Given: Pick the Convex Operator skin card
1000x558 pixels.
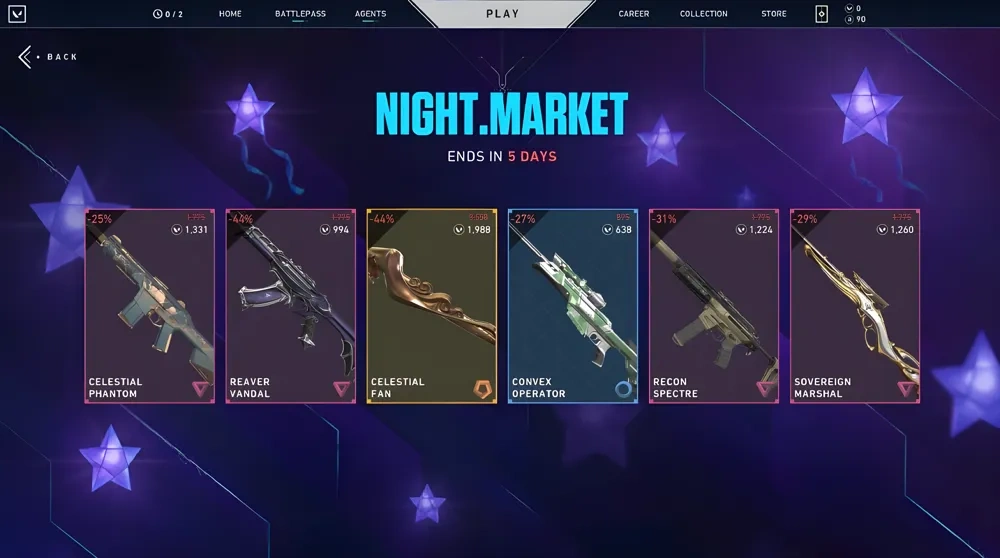Looking at the screenshot, I should click(573, 306).
